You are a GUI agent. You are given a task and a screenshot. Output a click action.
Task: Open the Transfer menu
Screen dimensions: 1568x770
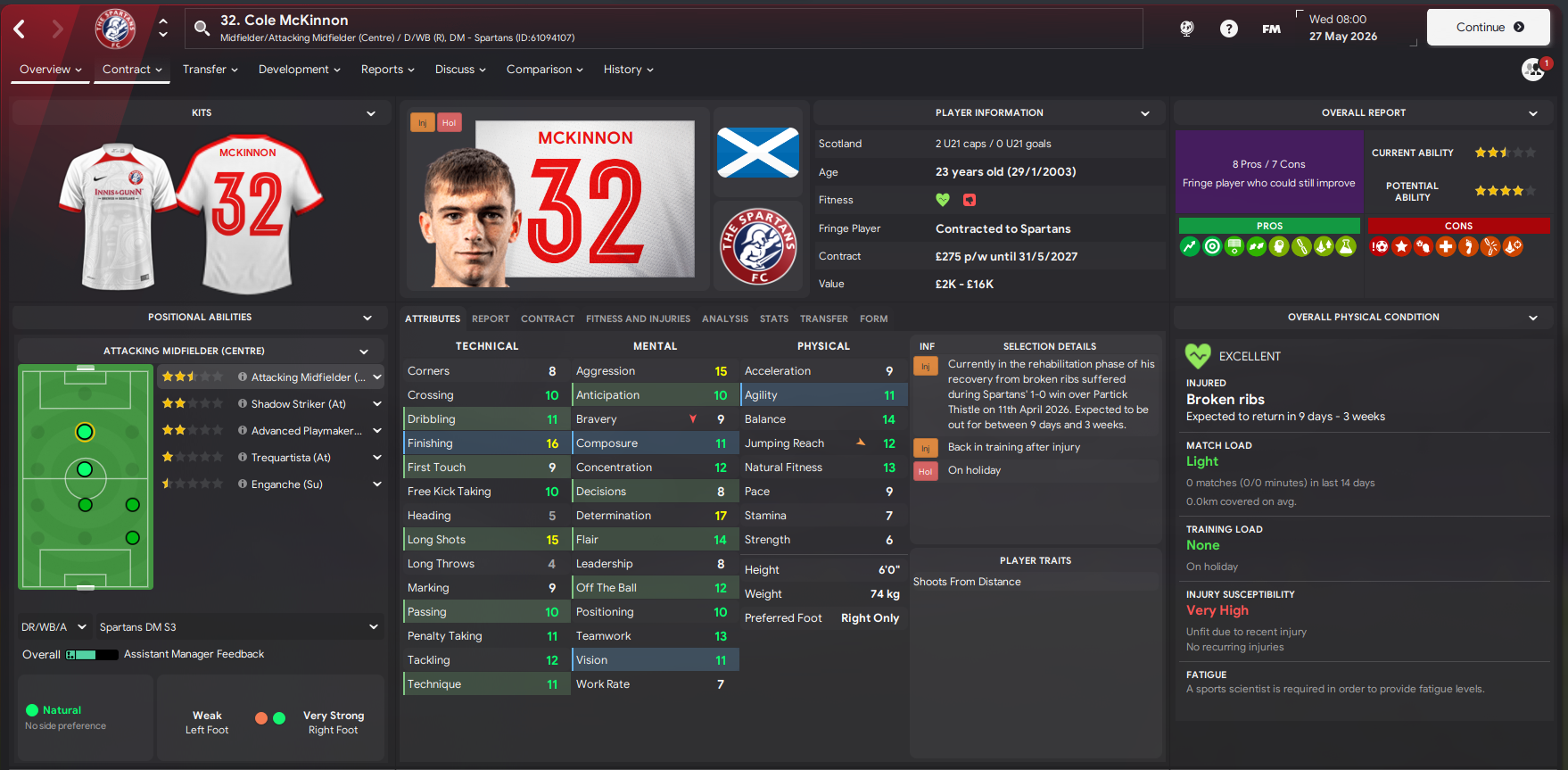click(x=210, y=70)
